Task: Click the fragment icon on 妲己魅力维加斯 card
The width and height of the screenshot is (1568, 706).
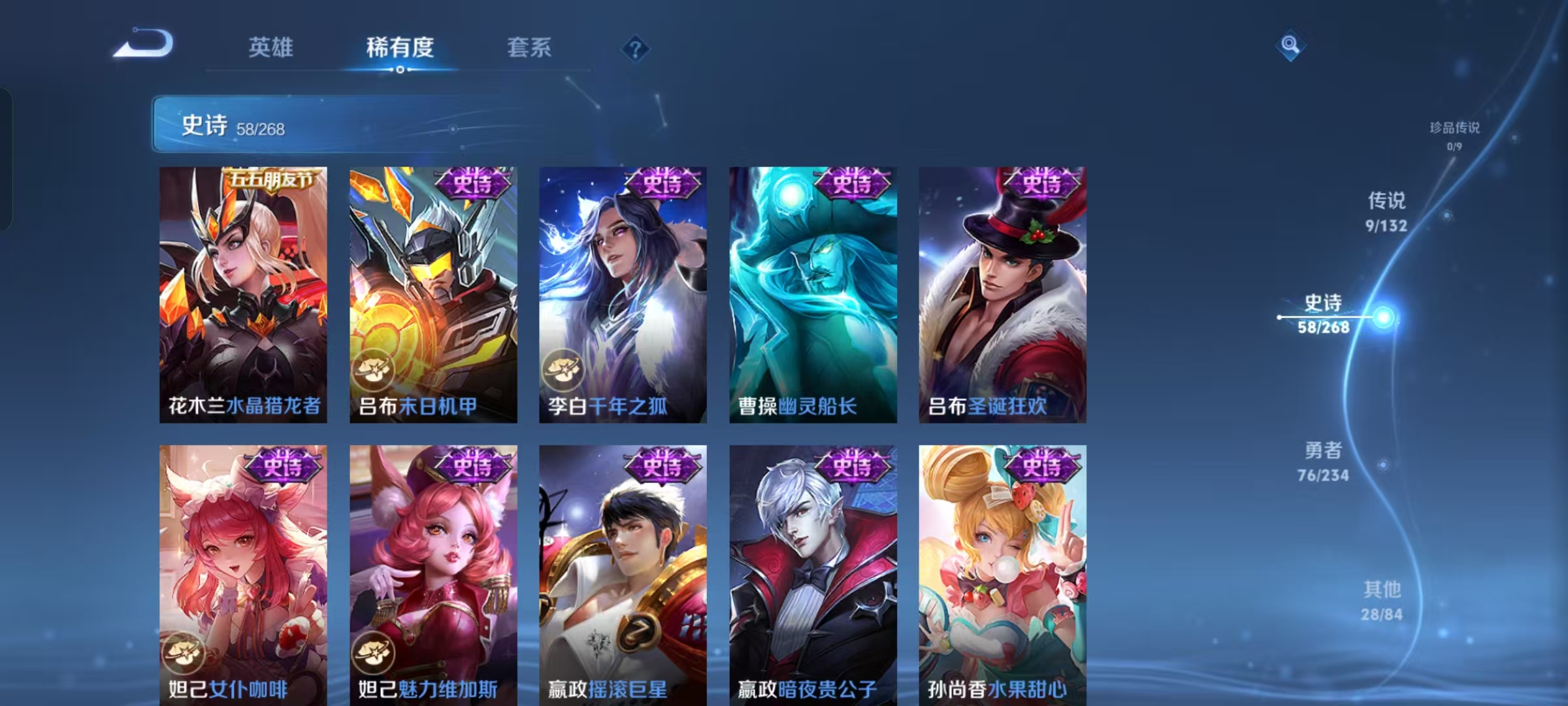Action: click(x=374, y=653)
